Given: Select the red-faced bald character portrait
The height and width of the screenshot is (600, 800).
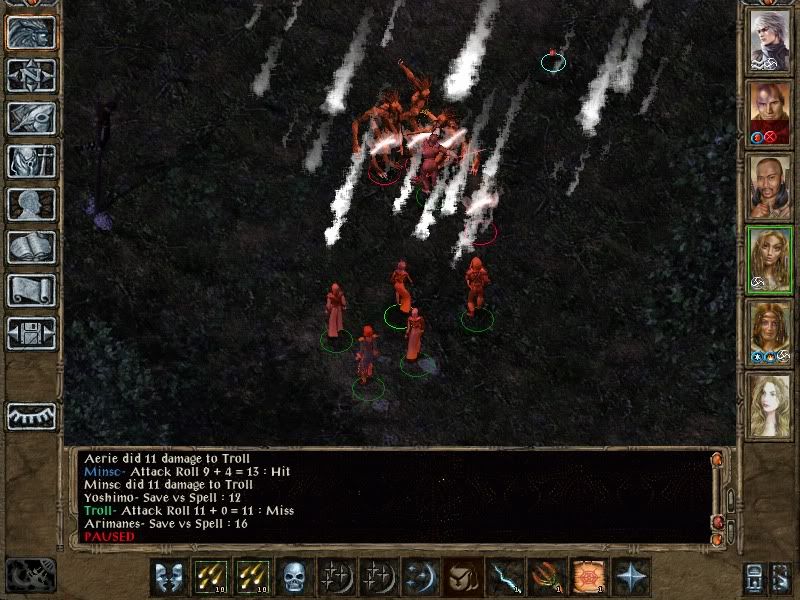Looking at the screenshot, I should (771, 116).
